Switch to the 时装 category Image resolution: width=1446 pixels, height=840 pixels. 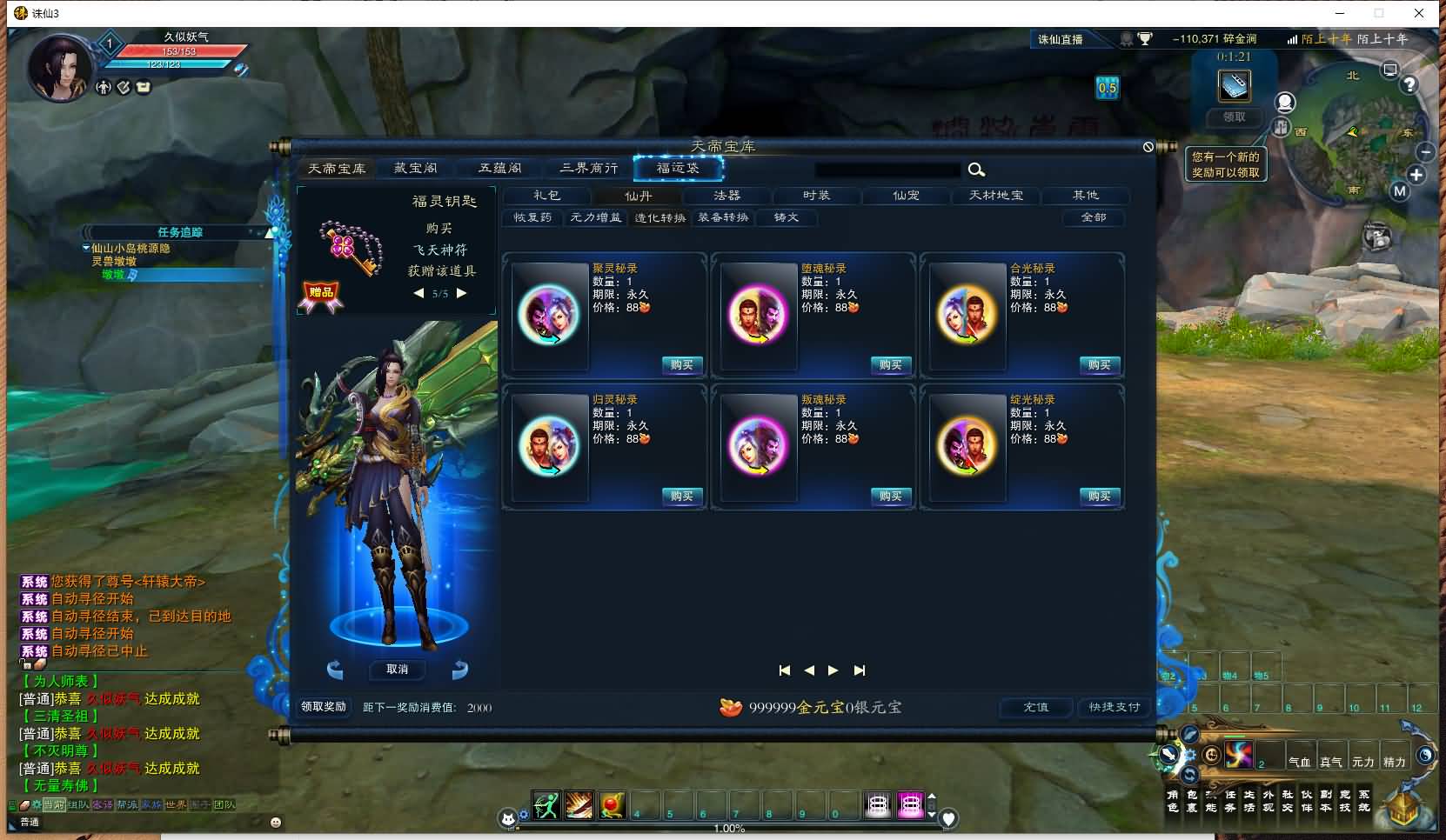(816, 196)
